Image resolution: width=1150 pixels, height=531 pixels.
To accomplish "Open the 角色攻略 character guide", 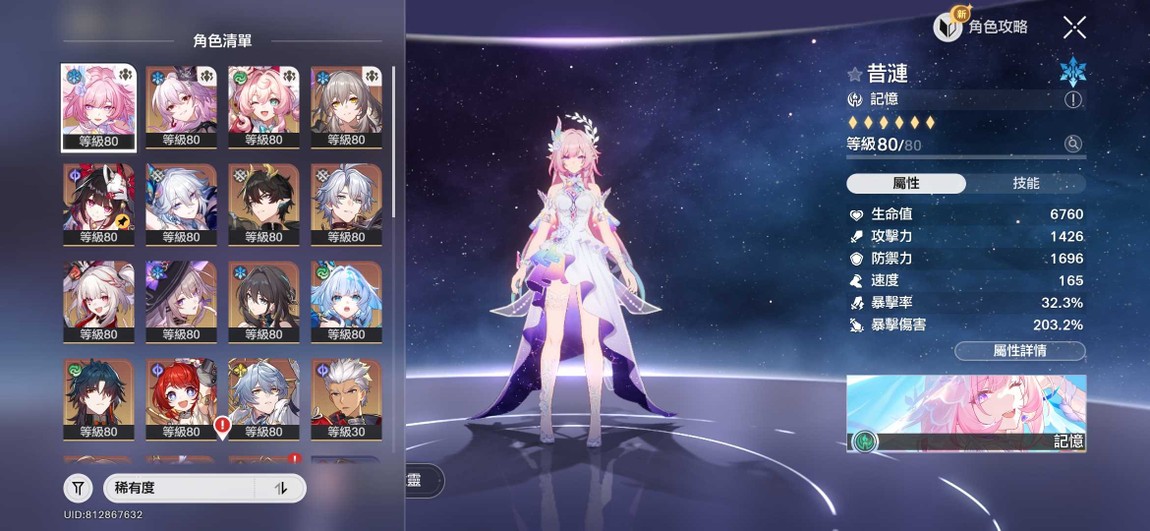I will [x=981, y=27].
